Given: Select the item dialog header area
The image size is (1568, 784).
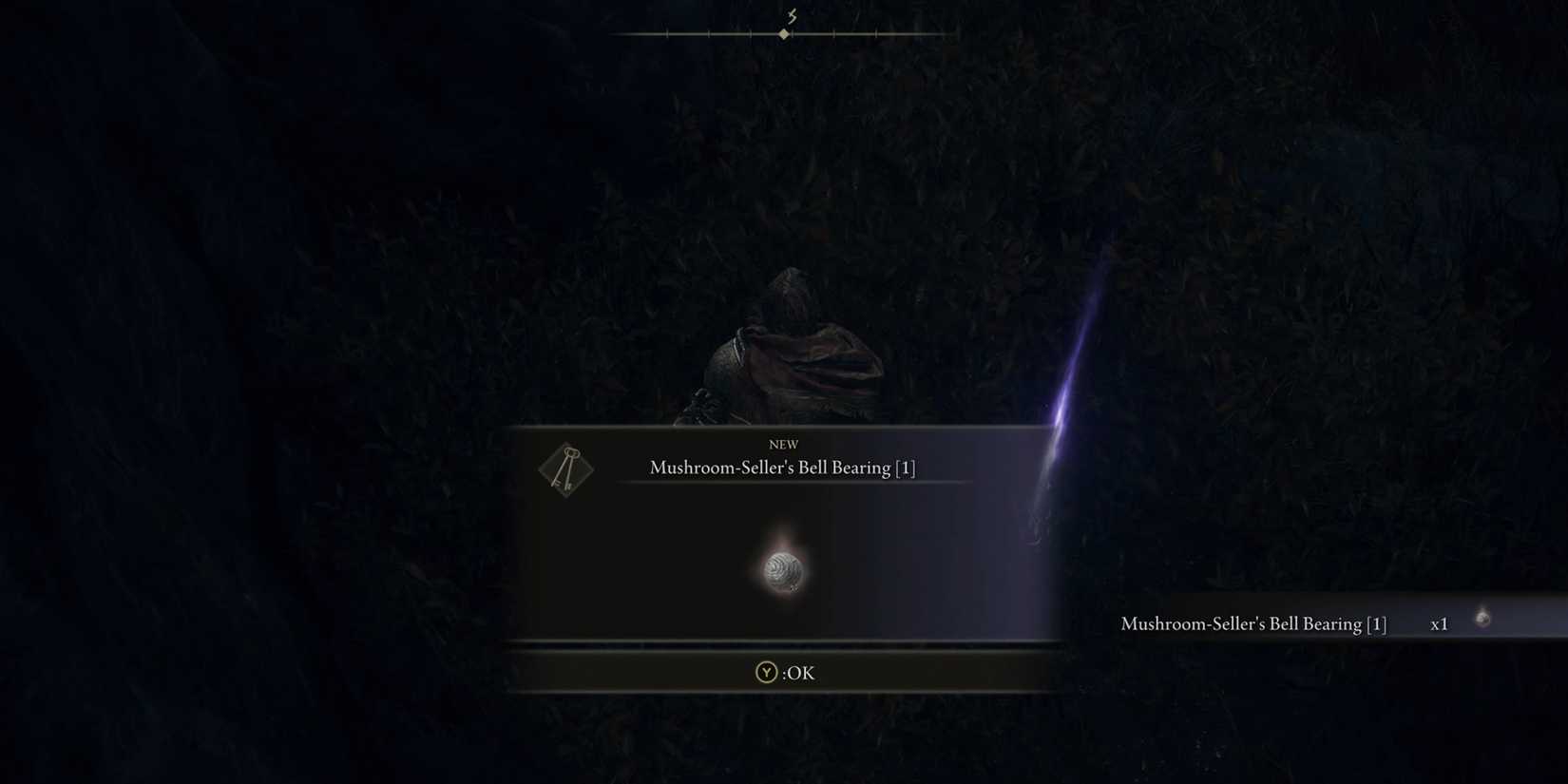Looking at the screenshot, I should coord(783,456).
